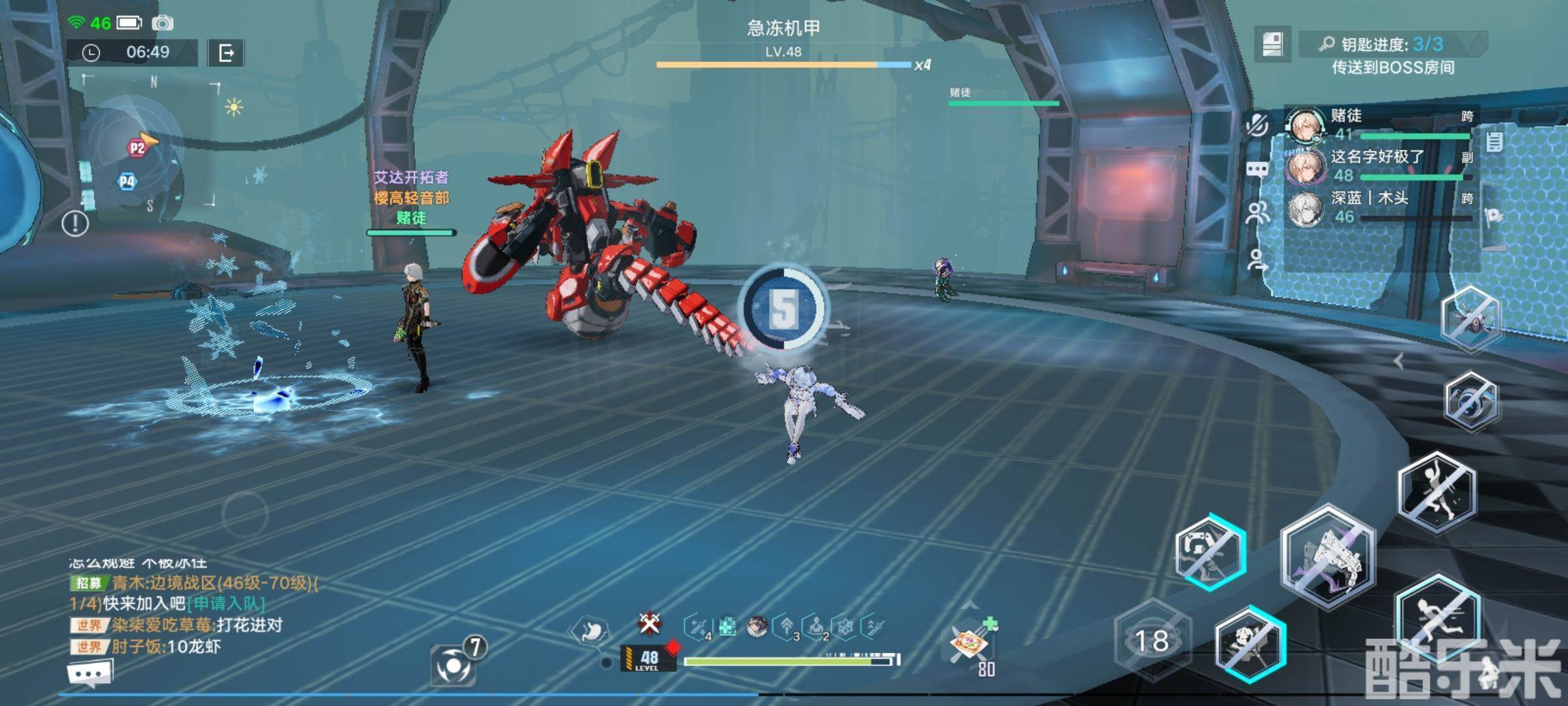Screen dimensions: 1568x706
Task: Open the team chat bubble icon
Action: point(1257,170)
